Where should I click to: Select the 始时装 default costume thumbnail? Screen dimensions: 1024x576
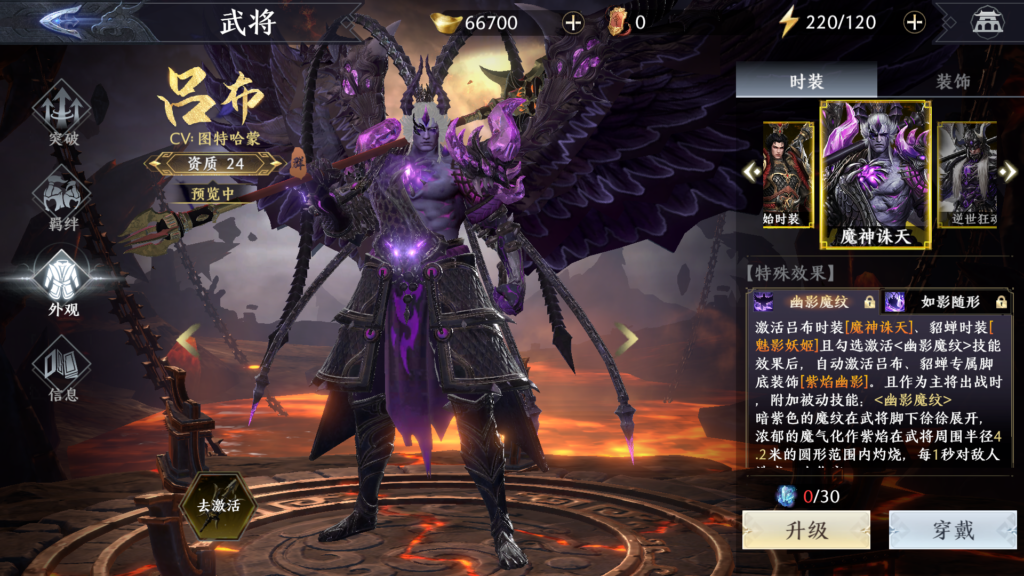788,174
